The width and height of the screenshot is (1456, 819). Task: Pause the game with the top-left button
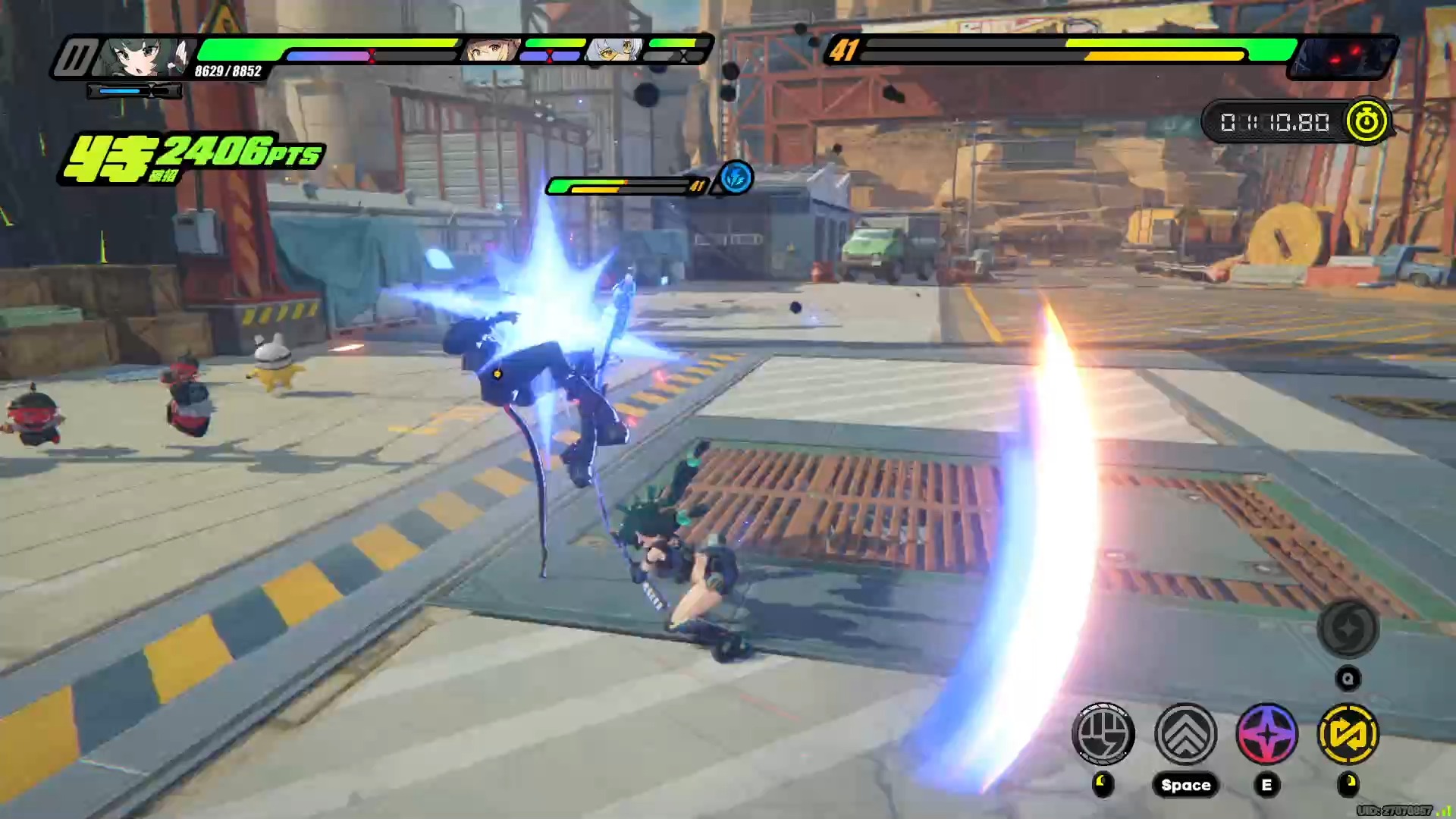[74, 57]
